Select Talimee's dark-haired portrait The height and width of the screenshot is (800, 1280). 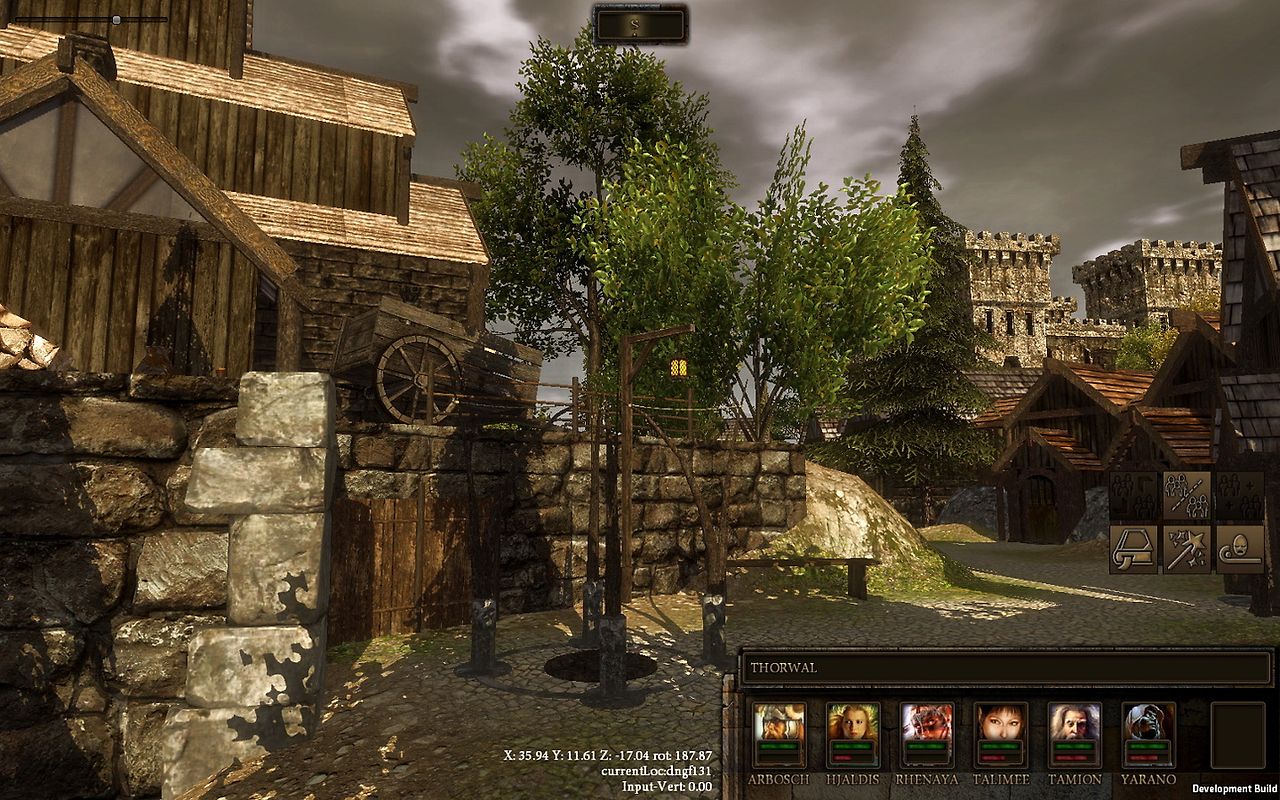click(x=1001, y=721)
